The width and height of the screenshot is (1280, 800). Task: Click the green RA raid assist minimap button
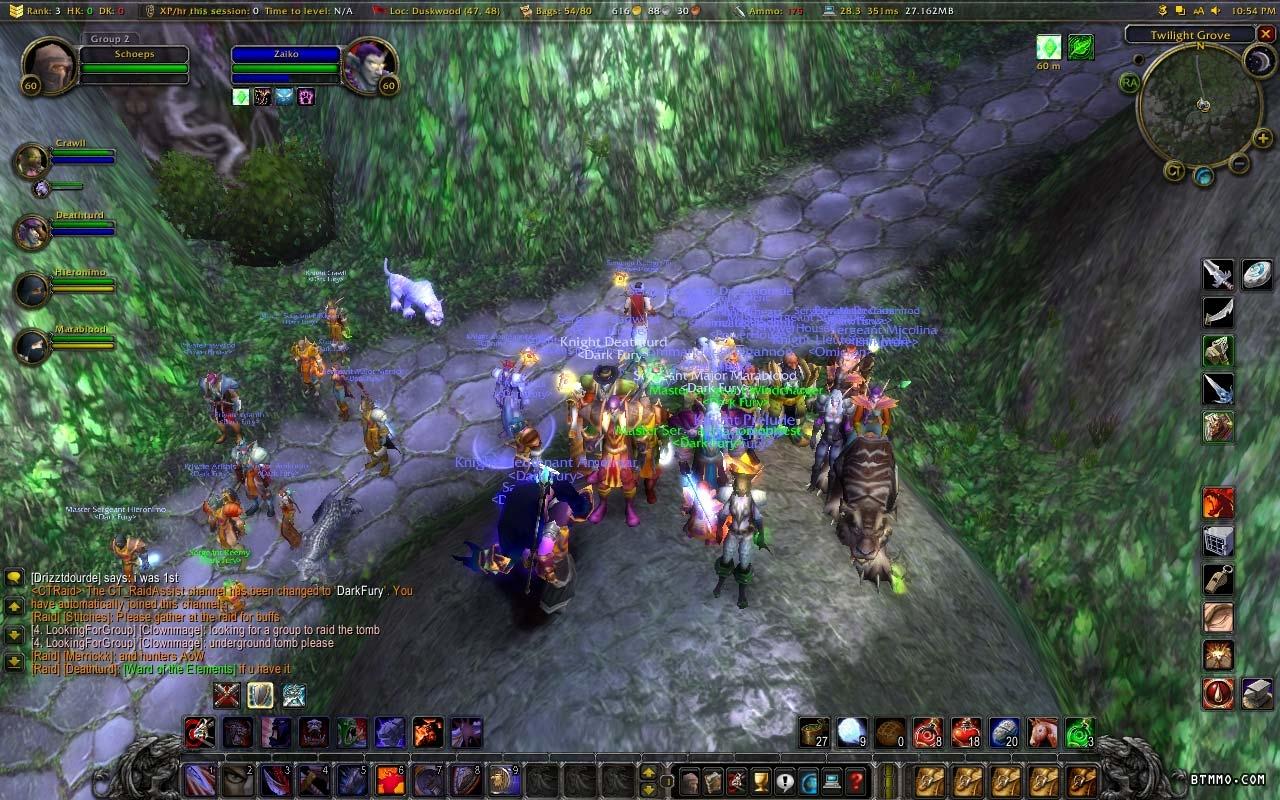tap(1130, 82)
